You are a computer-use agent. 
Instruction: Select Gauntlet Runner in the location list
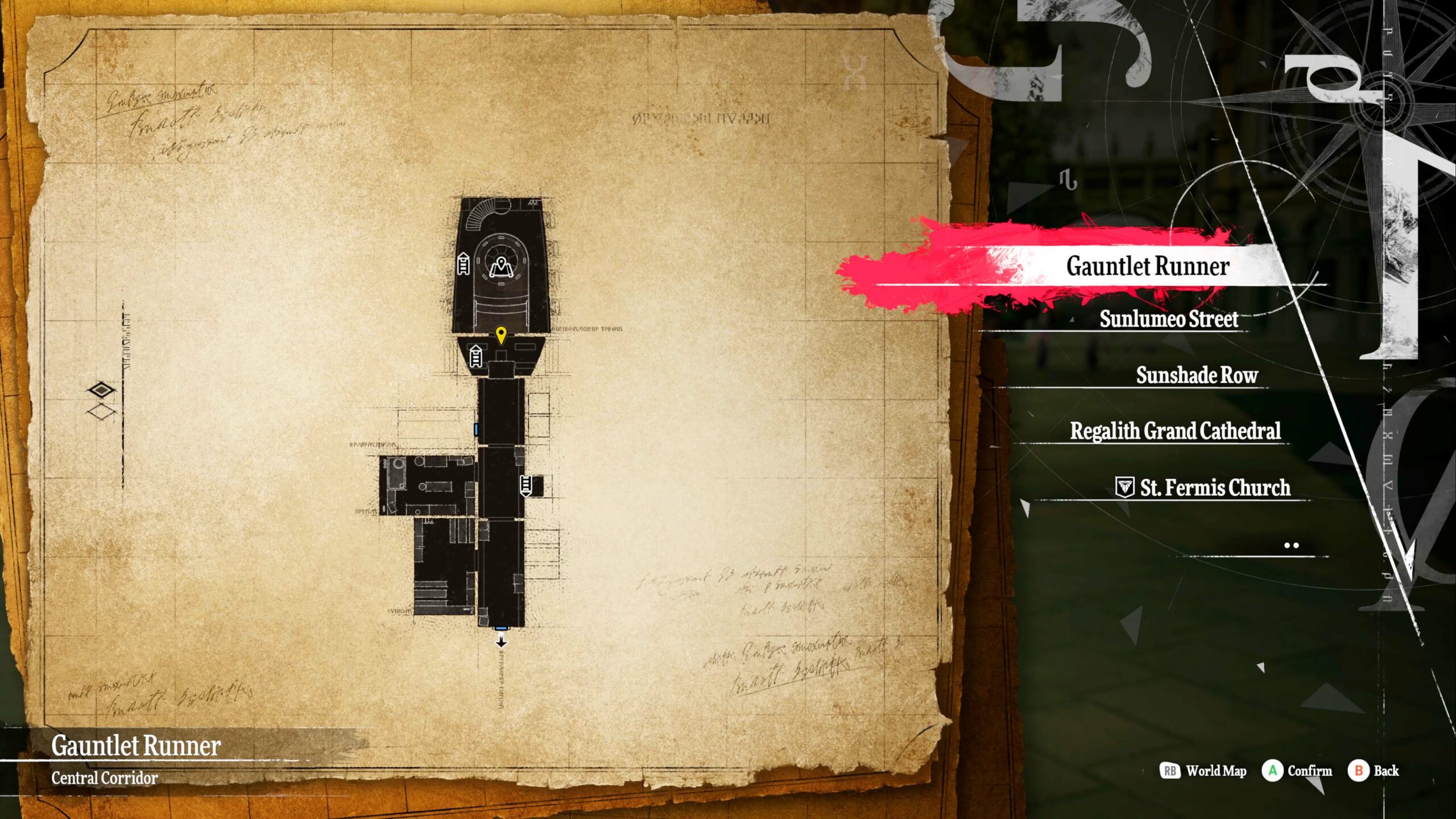(1148, 266)
